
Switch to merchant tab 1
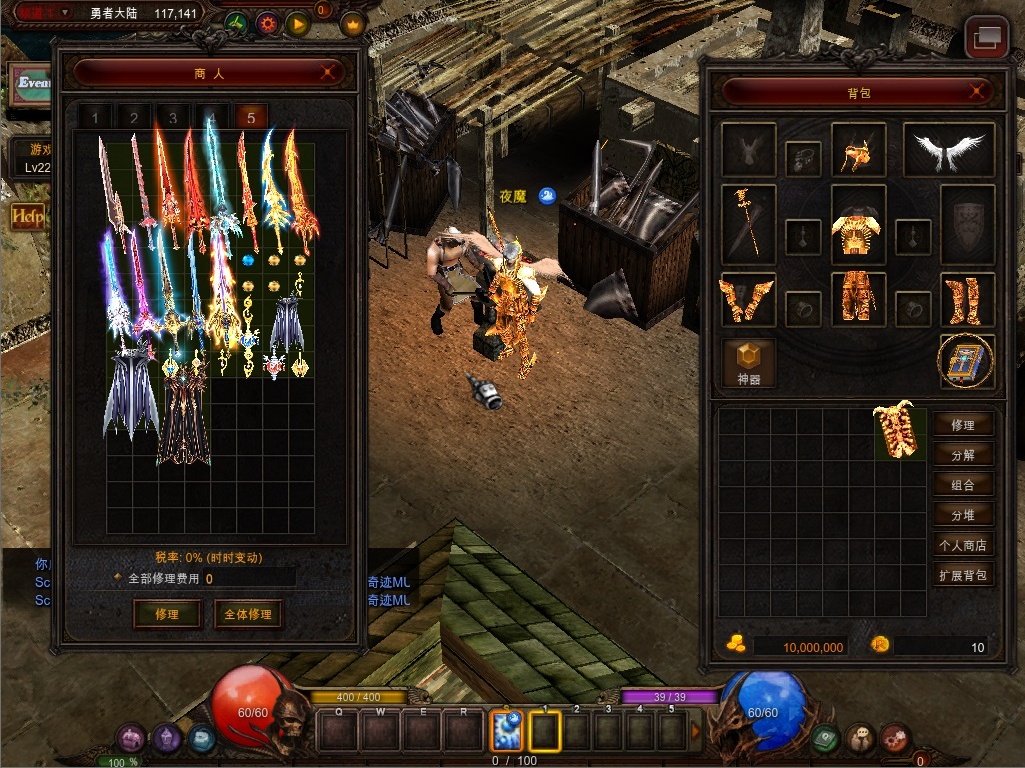(x=96, y=118)
